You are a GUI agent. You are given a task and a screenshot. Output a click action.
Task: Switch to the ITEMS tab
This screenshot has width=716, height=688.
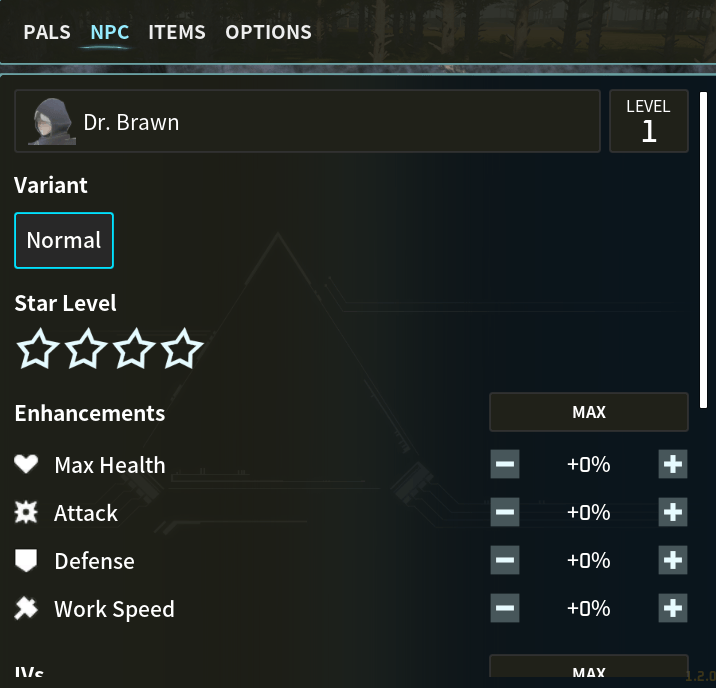click(177, 32)
